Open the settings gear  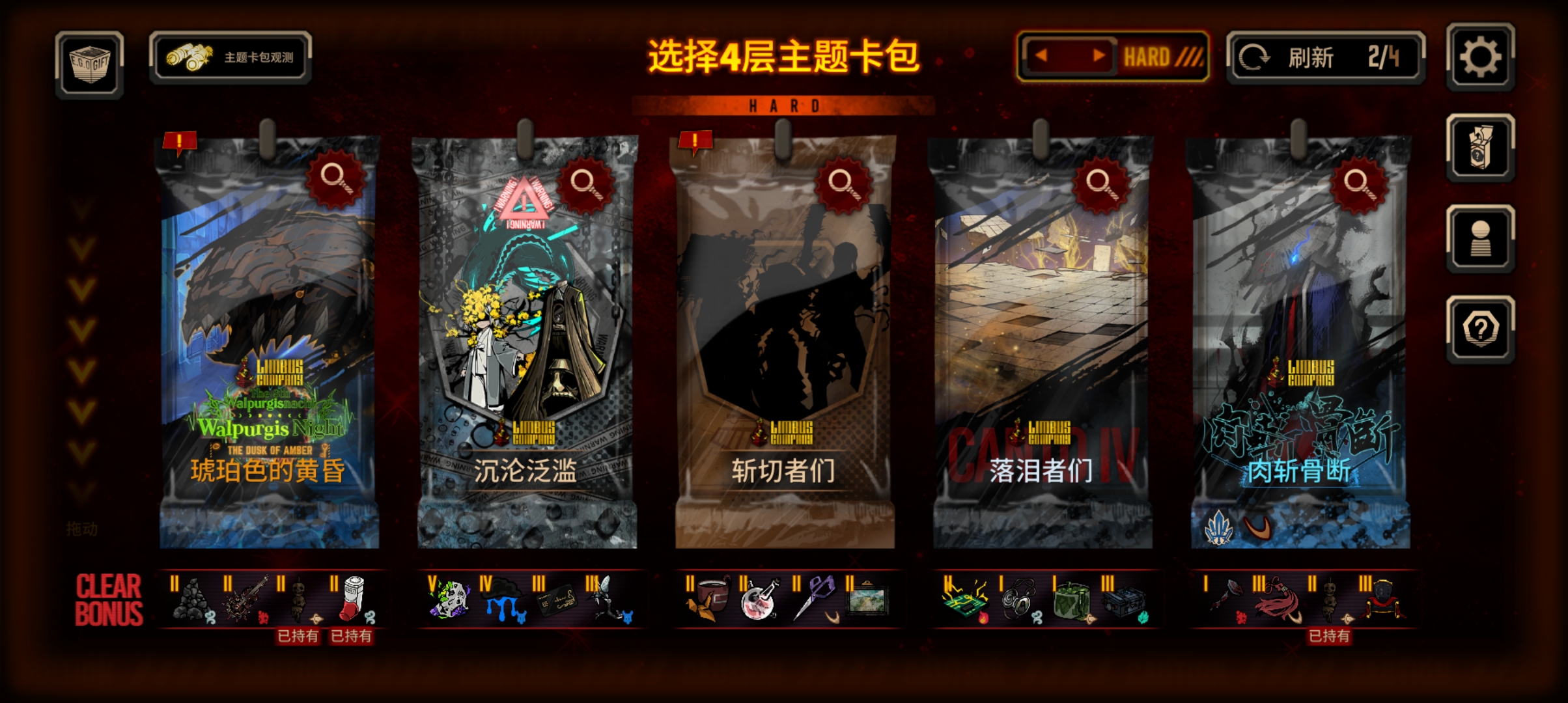click(1480, 57)
